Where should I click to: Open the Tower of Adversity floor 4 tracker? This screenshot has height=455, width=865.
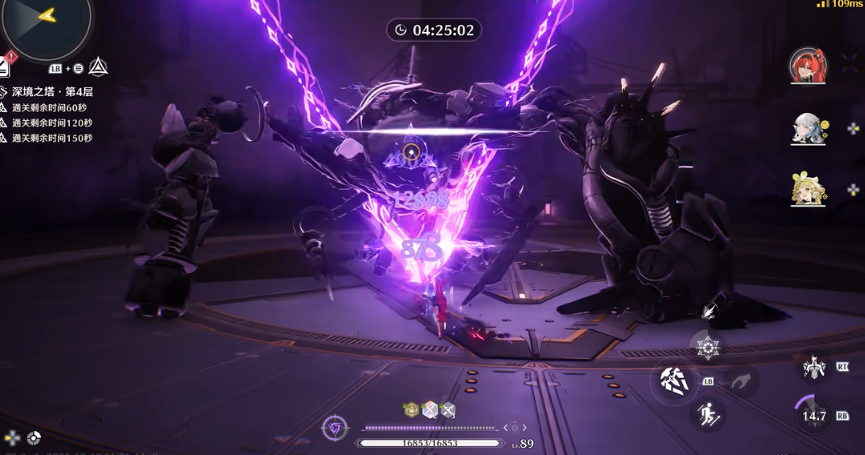(52, 92)
